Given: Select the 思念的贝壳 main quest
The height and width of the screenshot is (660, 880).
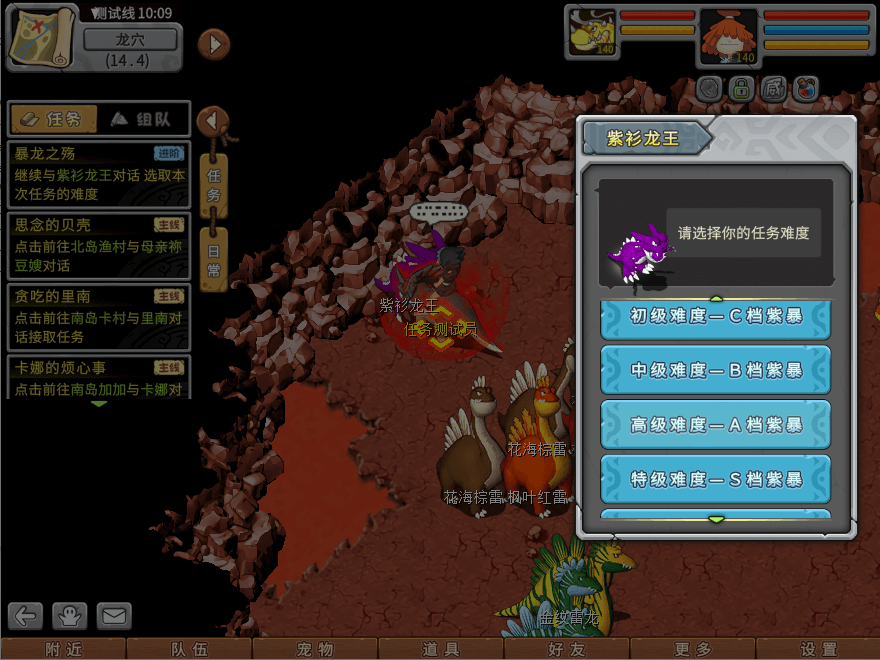Looking at the screenshot, I should (x=98, y=246).
